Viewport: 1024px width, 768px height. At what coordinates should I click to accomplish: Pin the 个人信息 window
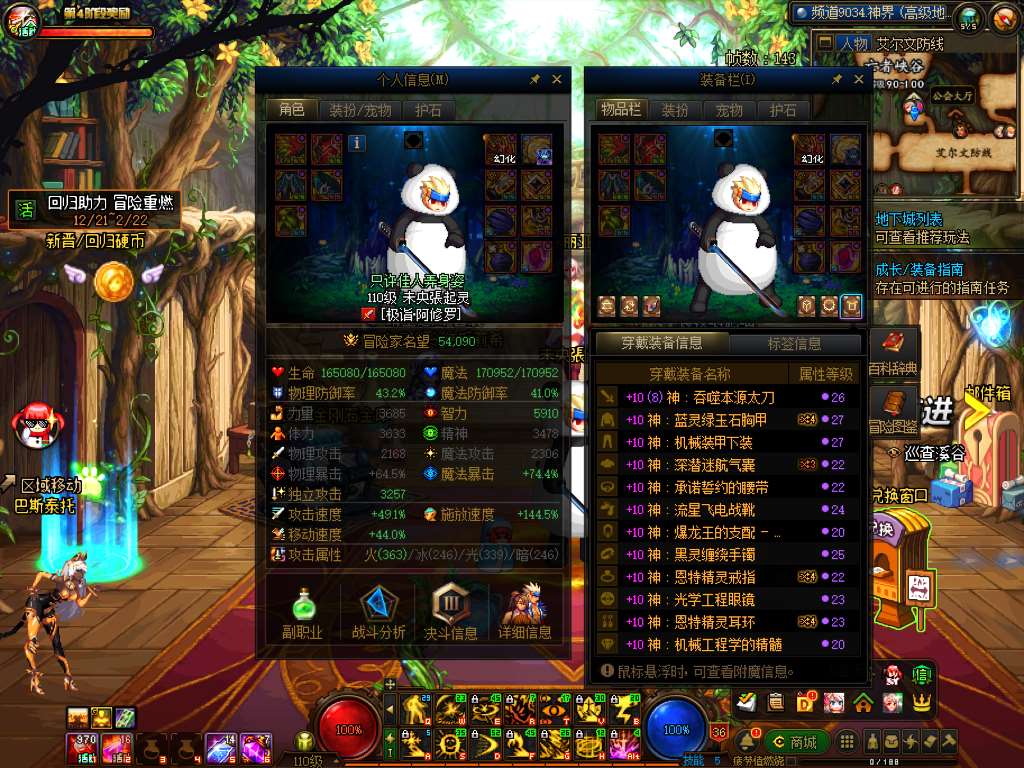point(534,79)
